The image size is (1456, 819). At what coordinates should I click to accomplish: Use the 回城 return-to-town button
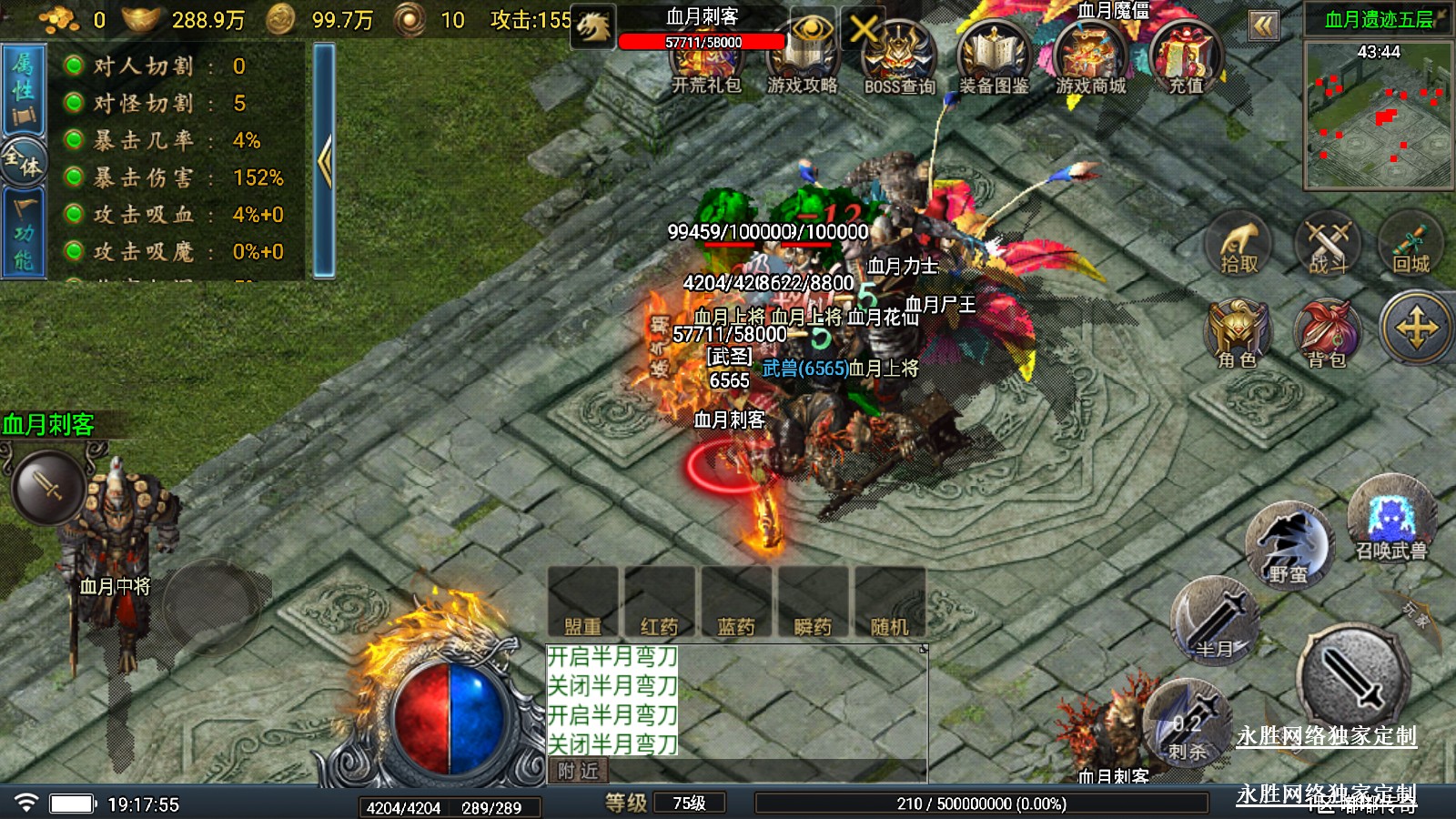point(1410,246)
